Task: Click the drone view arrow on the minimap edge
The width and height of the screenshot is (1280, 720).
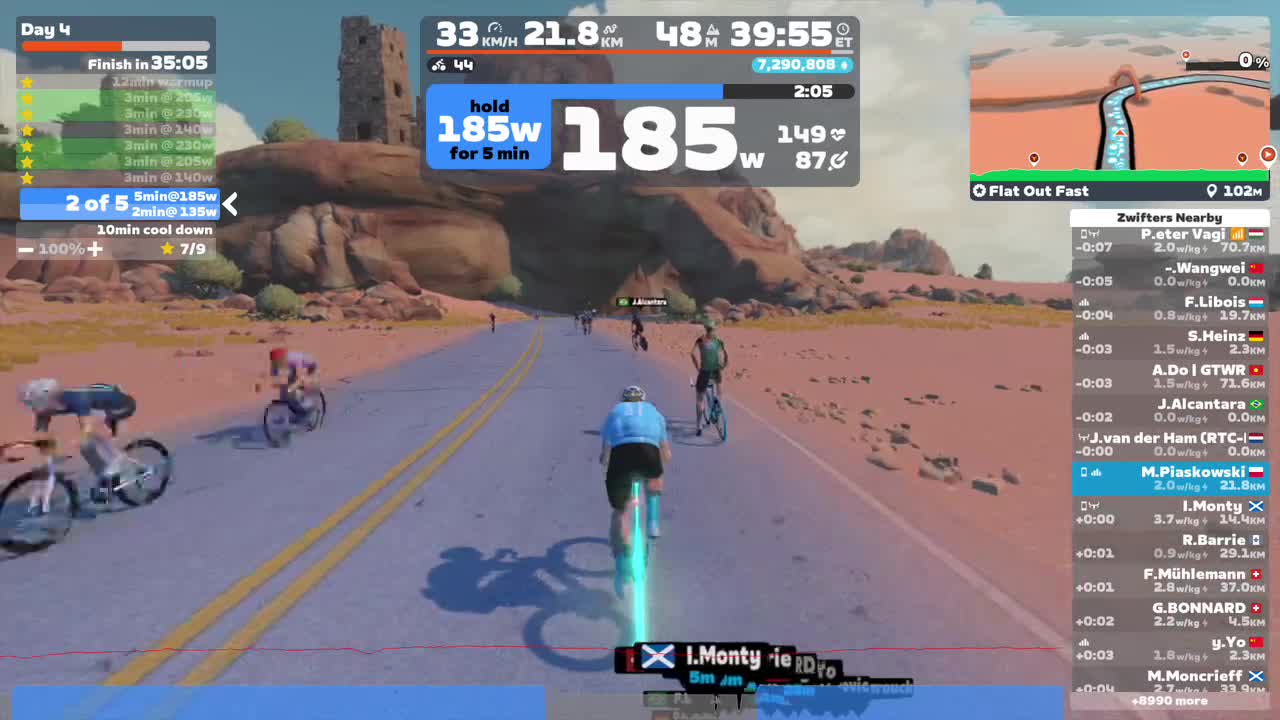Action: pos(1268,155)
